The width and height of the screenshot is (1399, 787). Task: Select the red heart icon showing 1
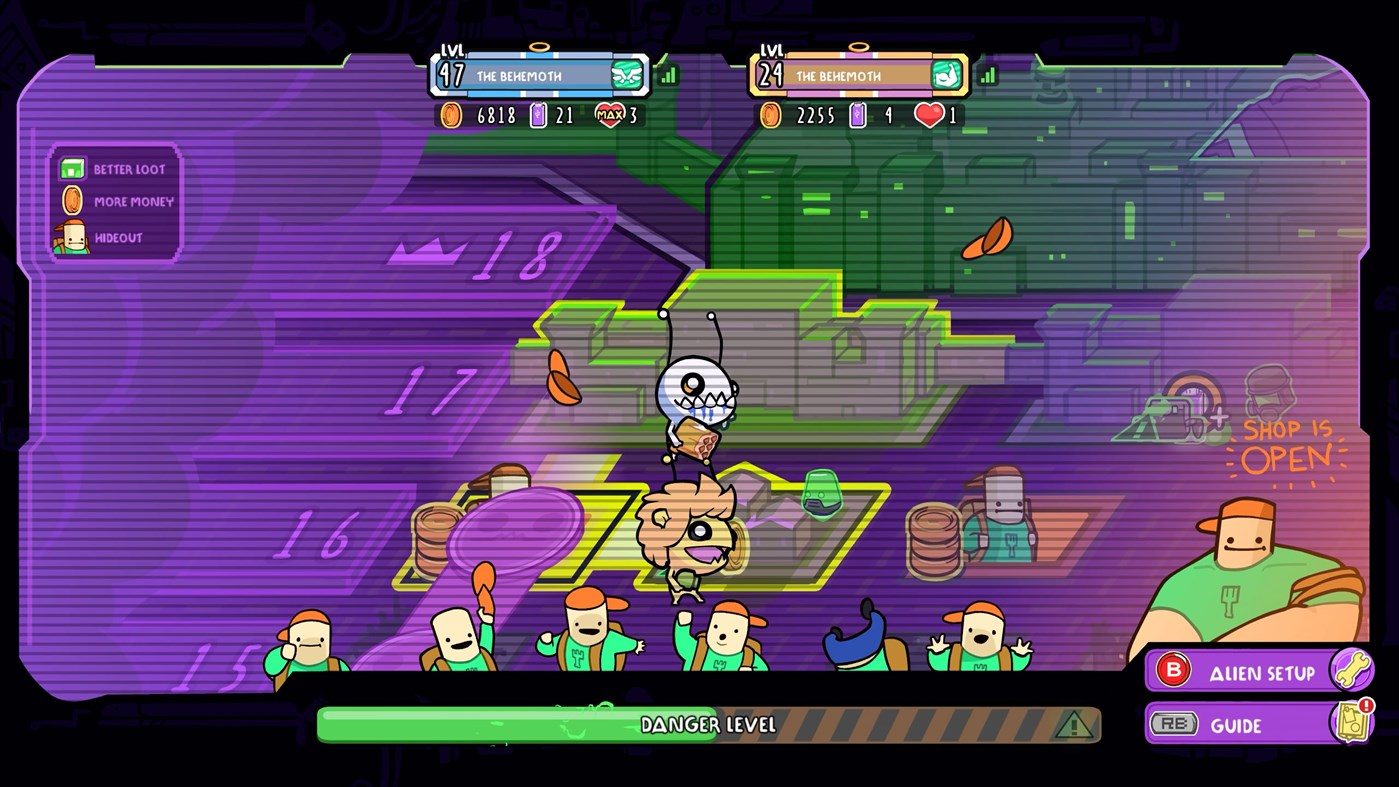[x=928, y=115]
